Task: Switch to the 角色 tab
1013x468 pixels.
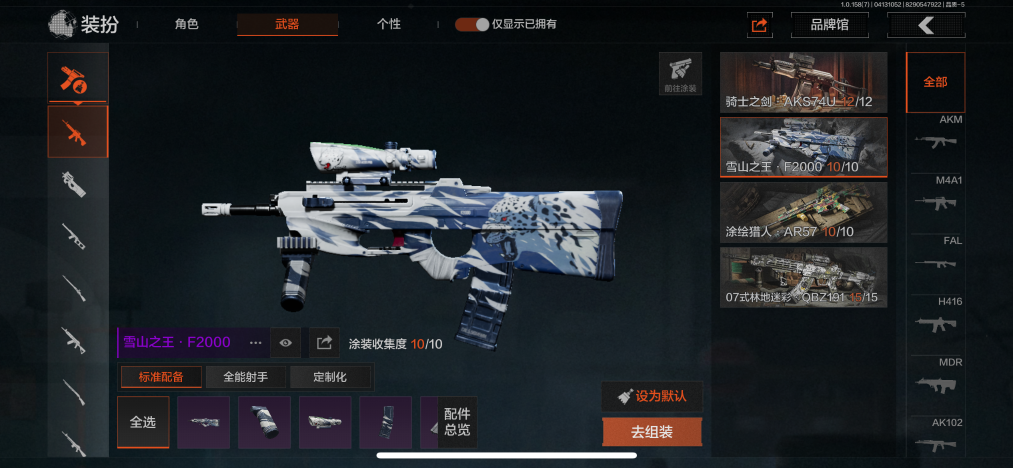Action: [186, 24]
